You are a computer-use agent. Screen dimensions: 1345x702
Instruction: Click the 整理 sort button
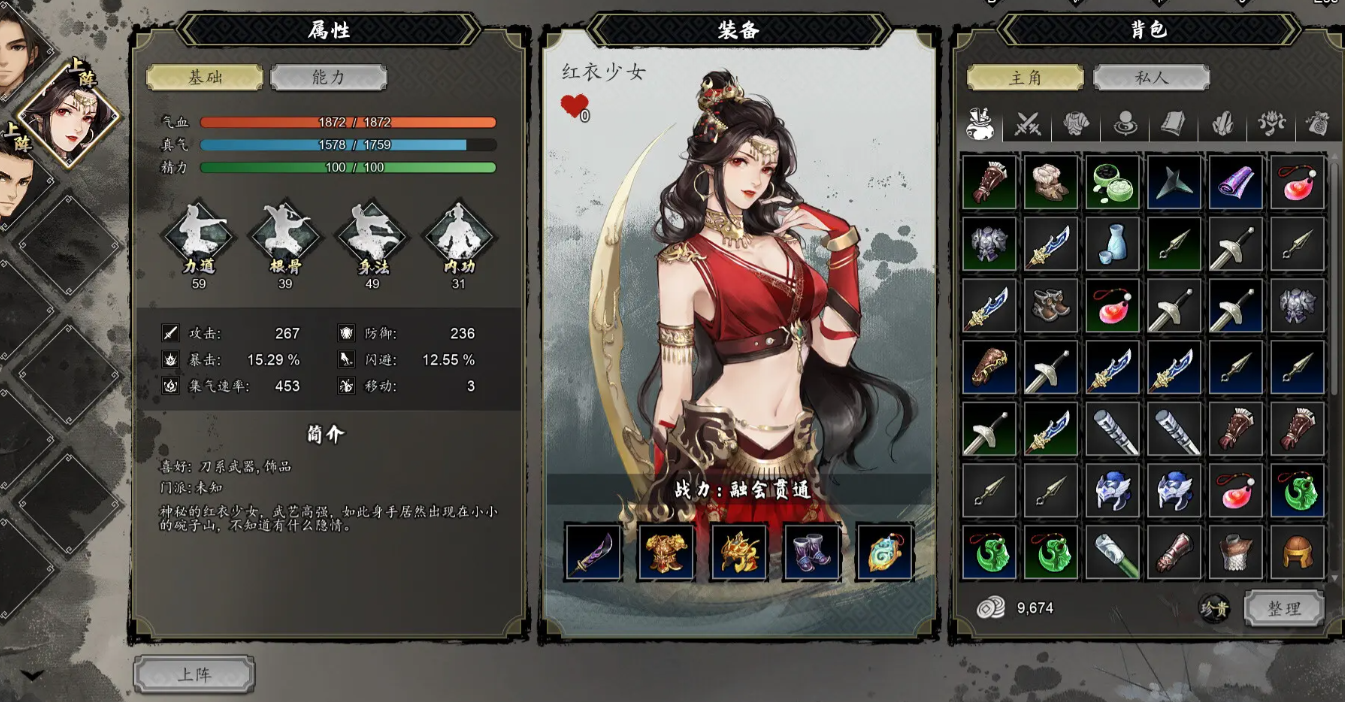(1284, 608)
